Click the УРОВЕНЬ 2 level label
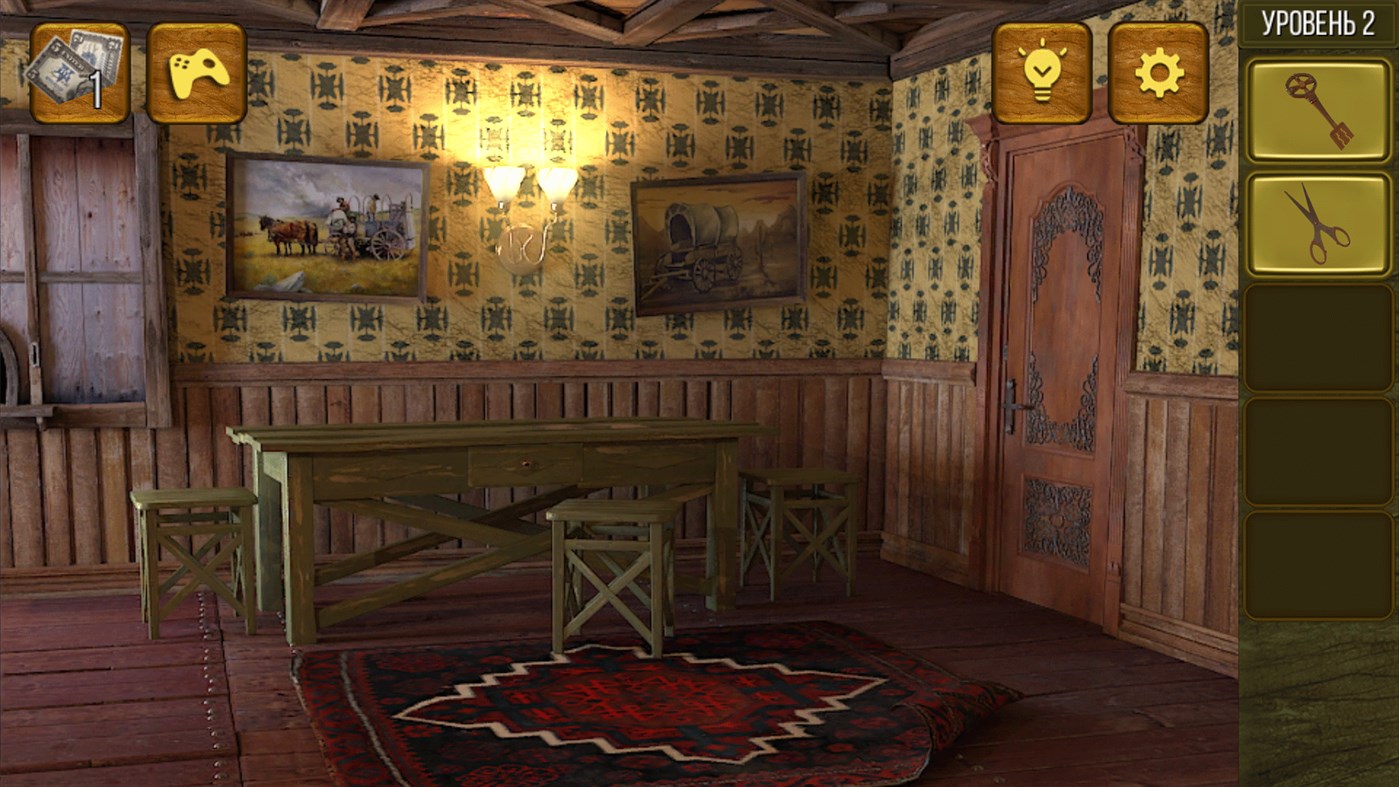The width and height of the screenshot is (1399, 787). pyautogui.click(x=1317, y=22)
